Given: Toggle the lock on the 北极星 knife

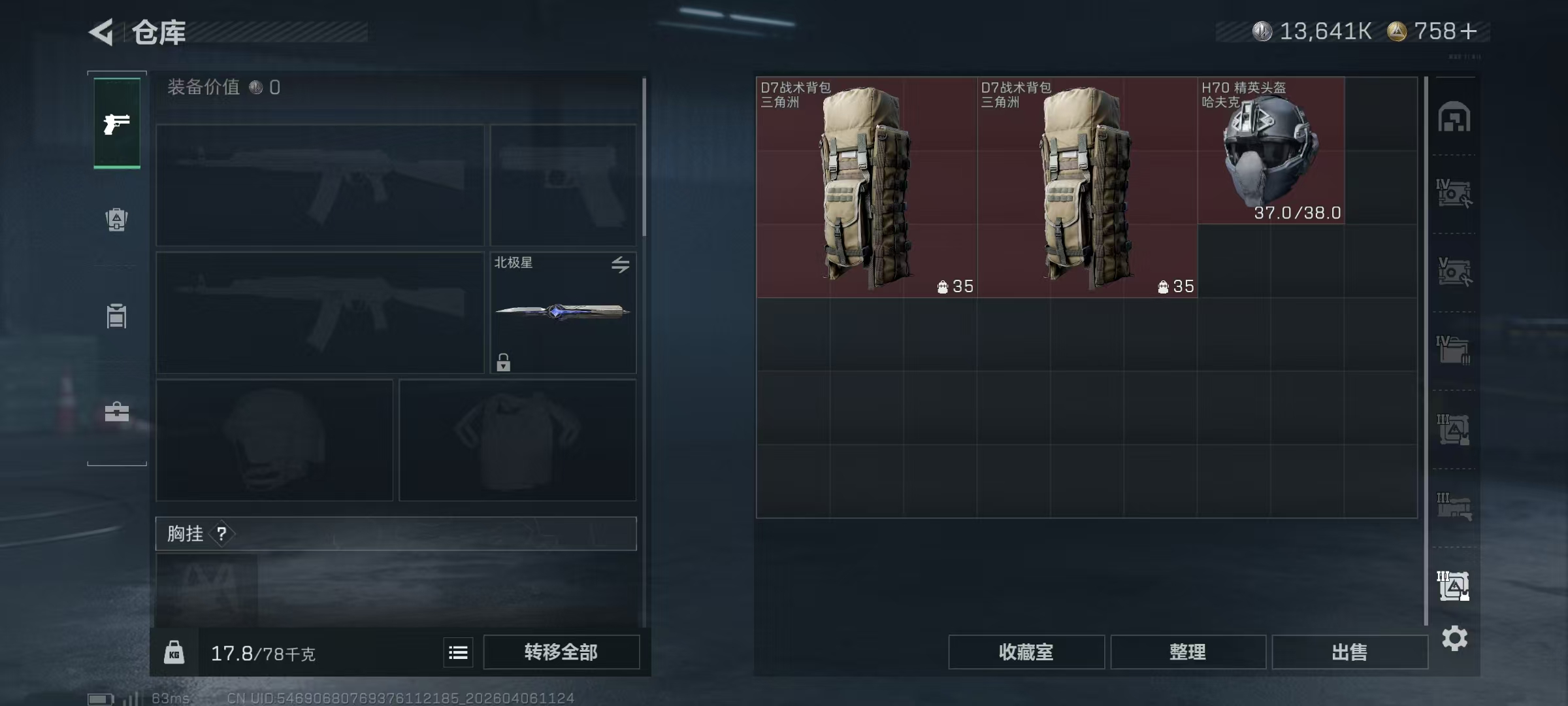Looking at the screenshot, I should 503,361.
